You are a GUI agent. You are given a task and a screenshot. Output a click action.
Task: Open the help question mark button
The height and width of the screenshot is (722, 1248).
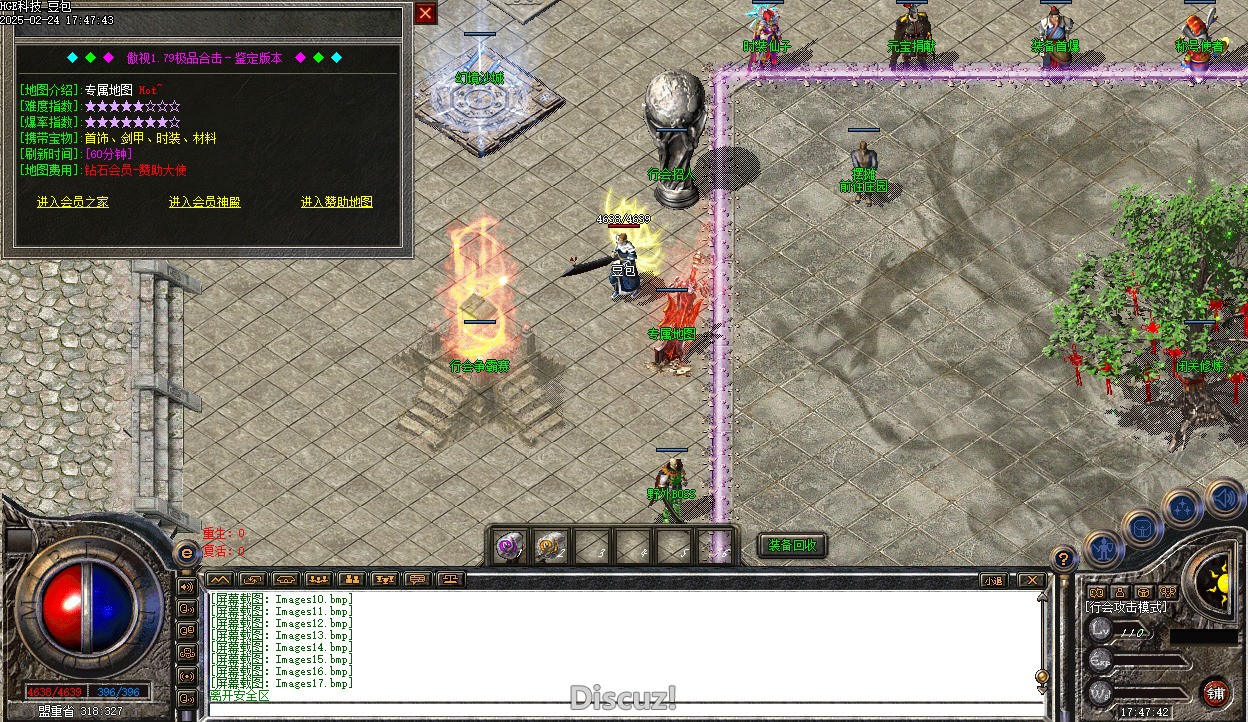tap(1064, 559)
